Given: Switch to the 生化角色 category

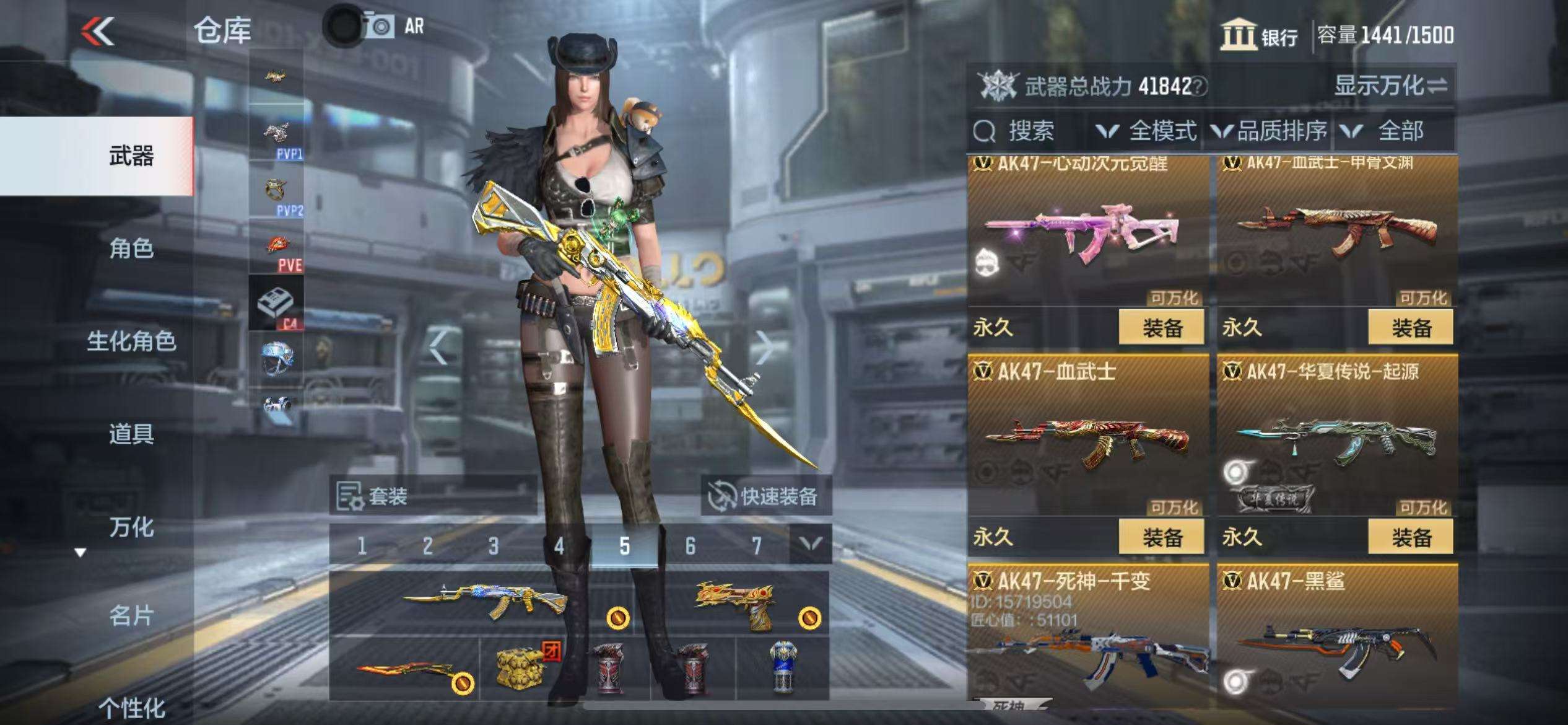Looking at the screenshot, I should coord(131,341).
